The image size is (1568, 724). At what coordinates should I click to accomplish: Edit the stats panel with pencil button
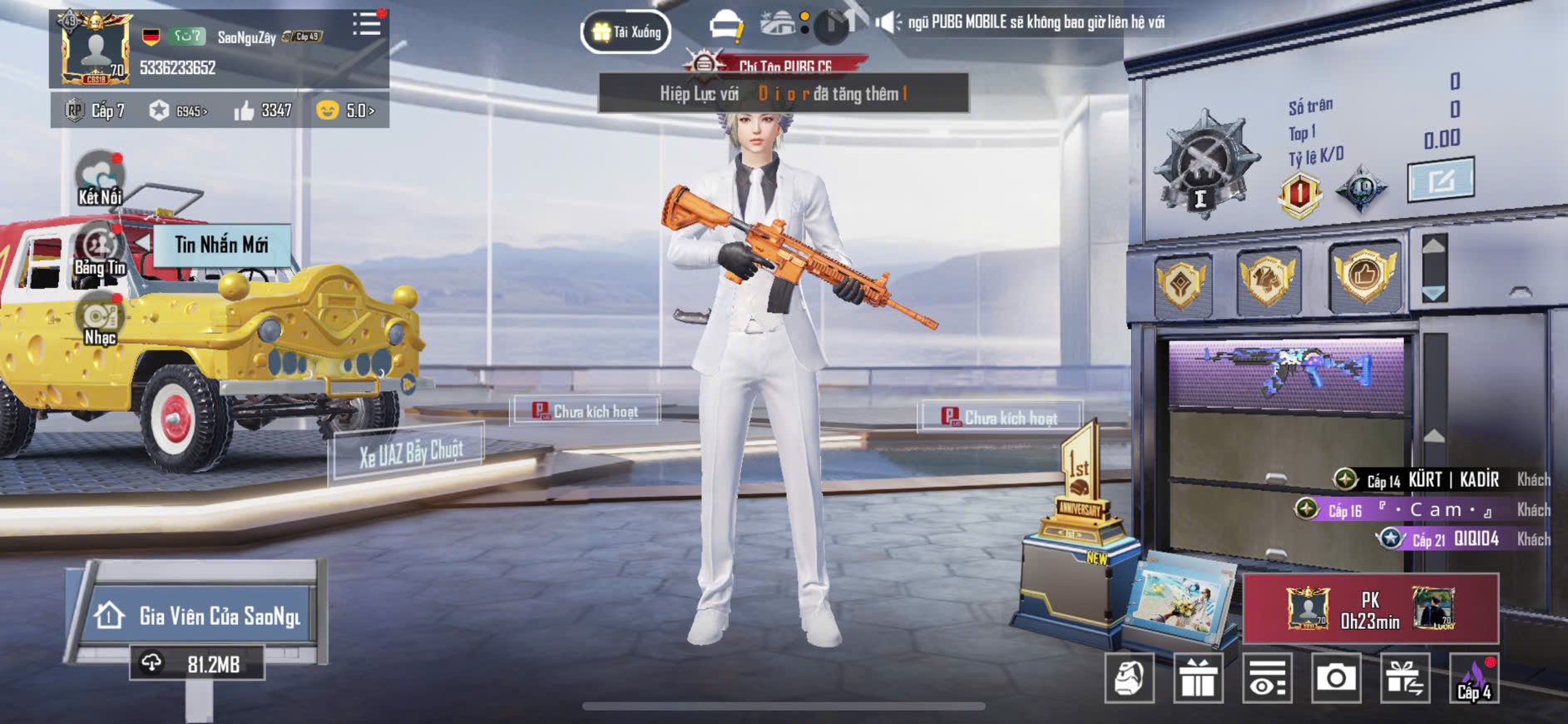(1441, 179)
